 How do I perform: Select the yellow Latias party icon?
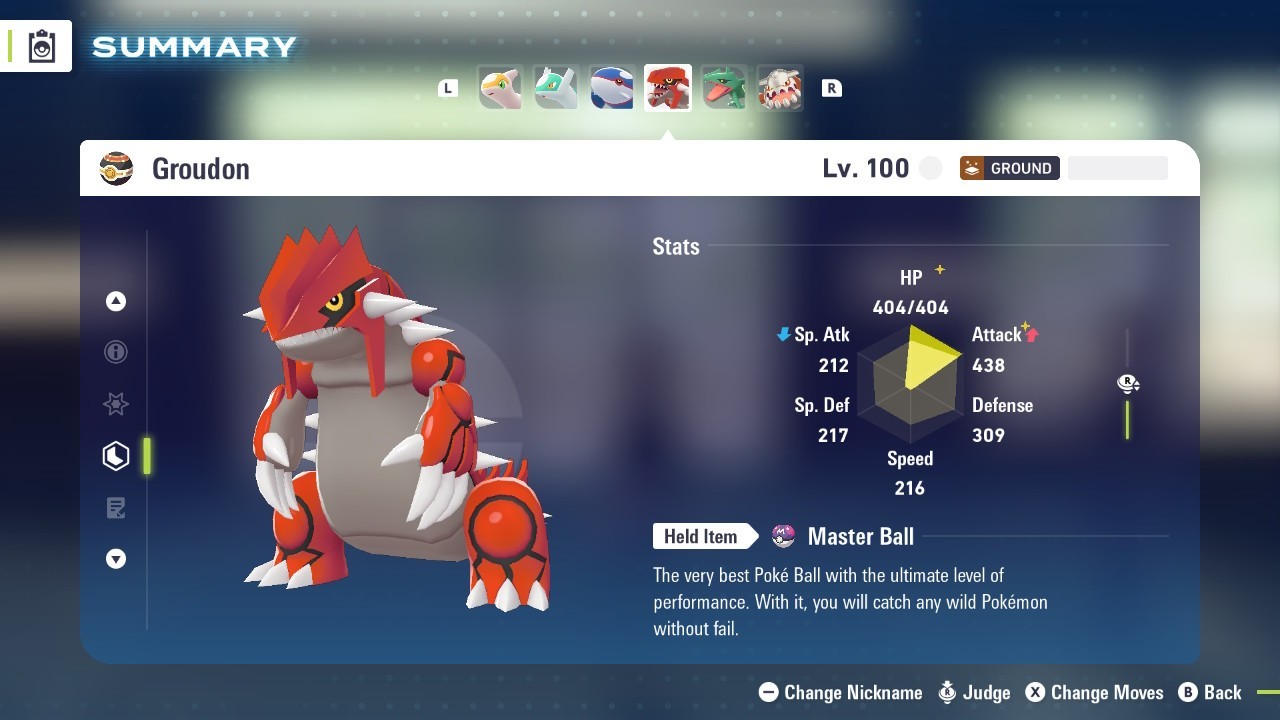tap(500, 88)
